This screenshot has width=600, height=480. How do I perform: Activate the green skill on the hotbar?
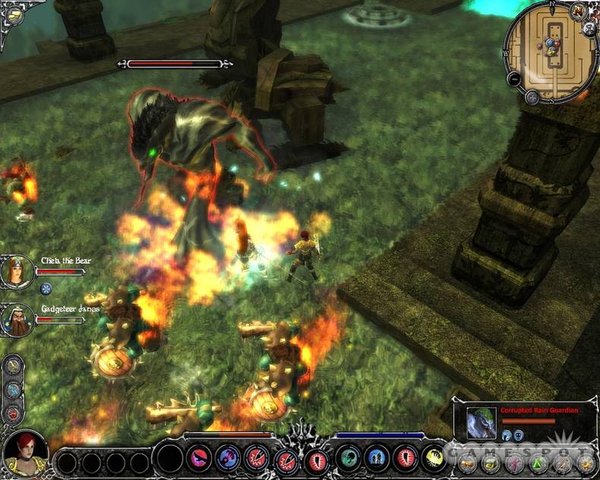pyautogui.click(x=350, y=459)
